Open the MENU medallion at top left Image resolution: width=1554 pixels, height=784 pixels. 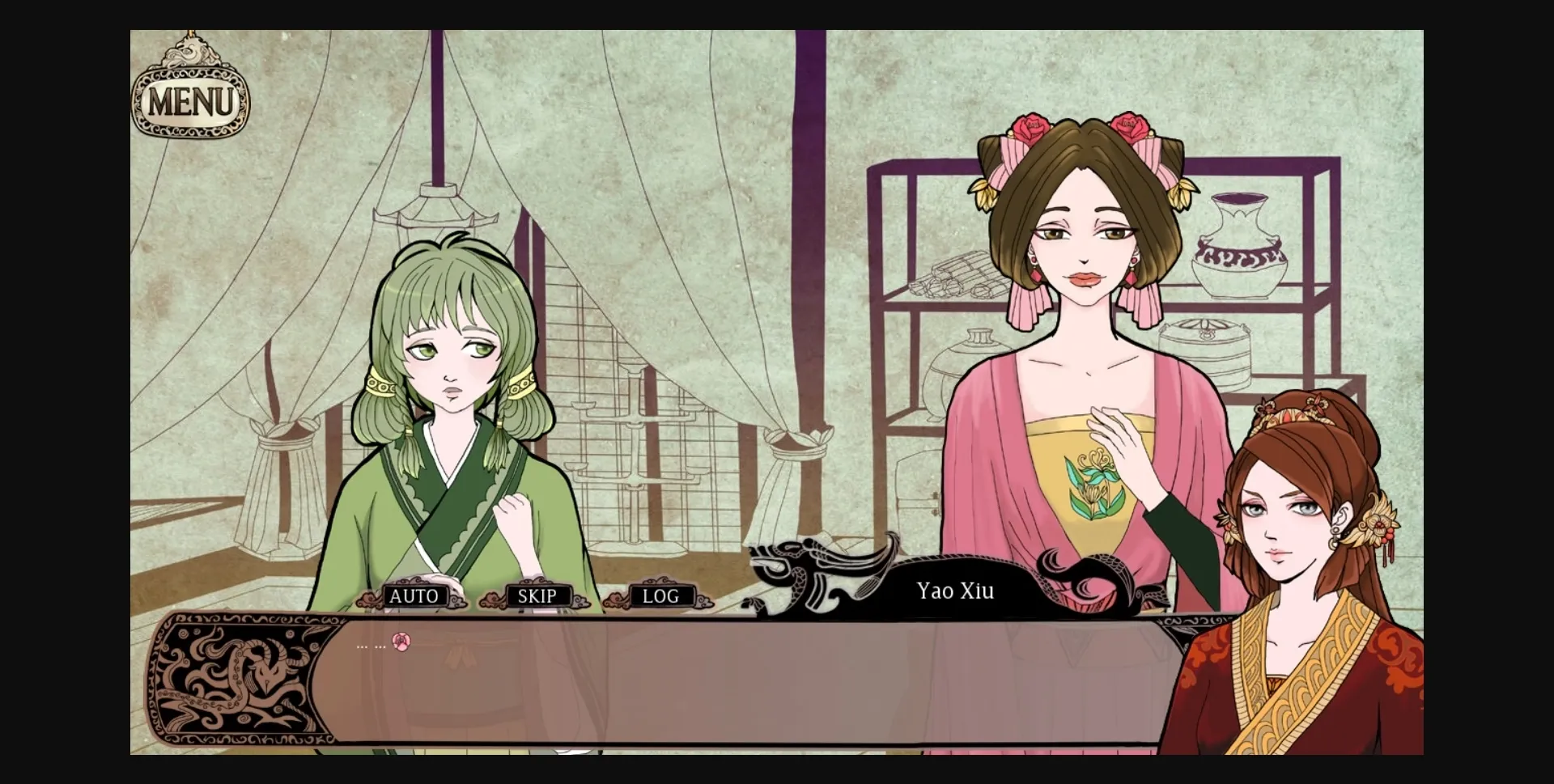(x=191, y=100)
